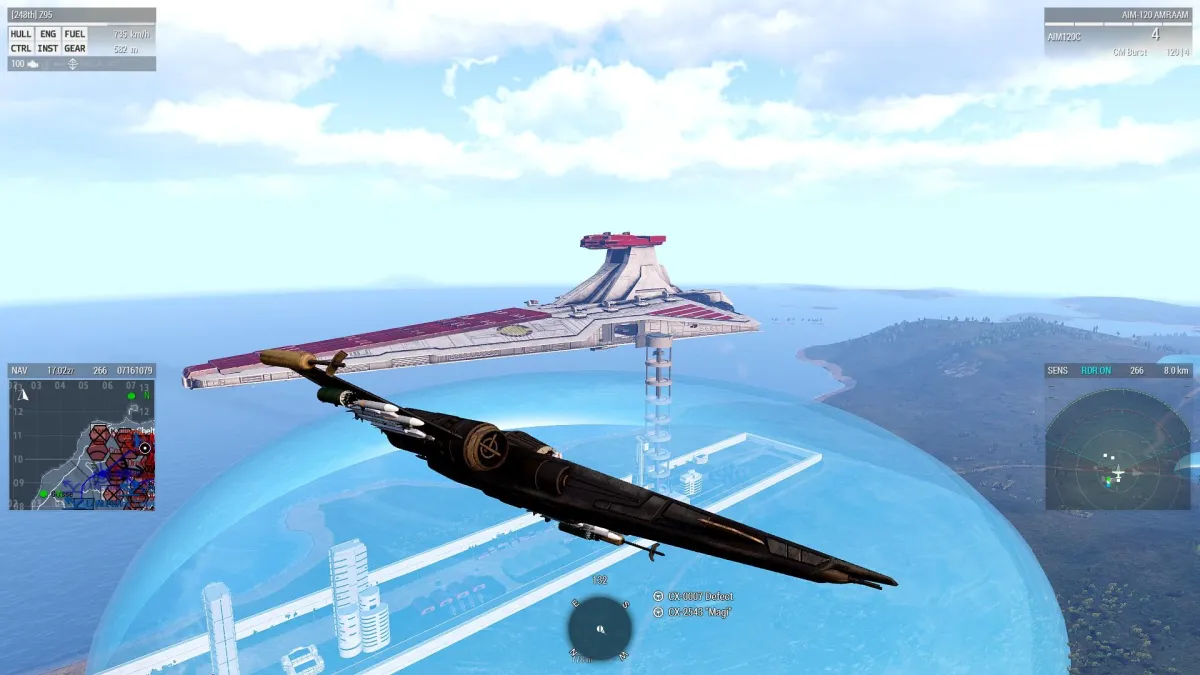Click the INST instruments indicator
1200x675 pixels.
48,48
